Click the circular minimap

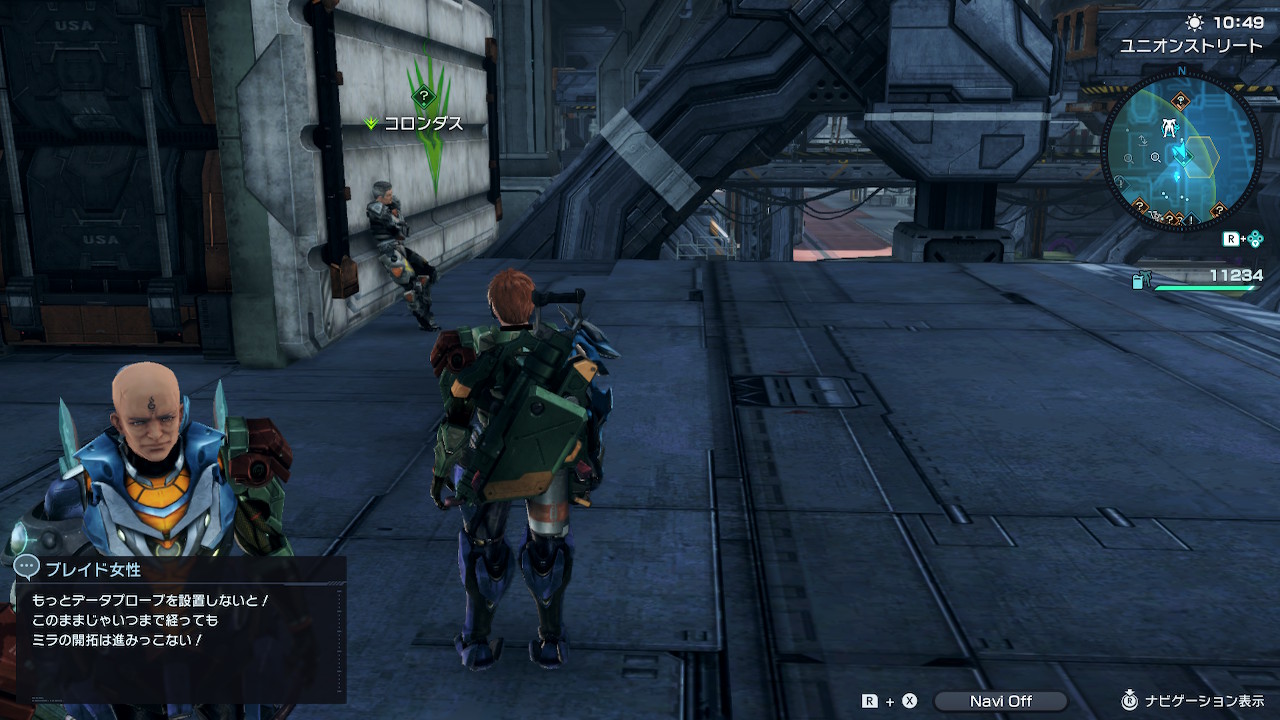pos(1181,150)
